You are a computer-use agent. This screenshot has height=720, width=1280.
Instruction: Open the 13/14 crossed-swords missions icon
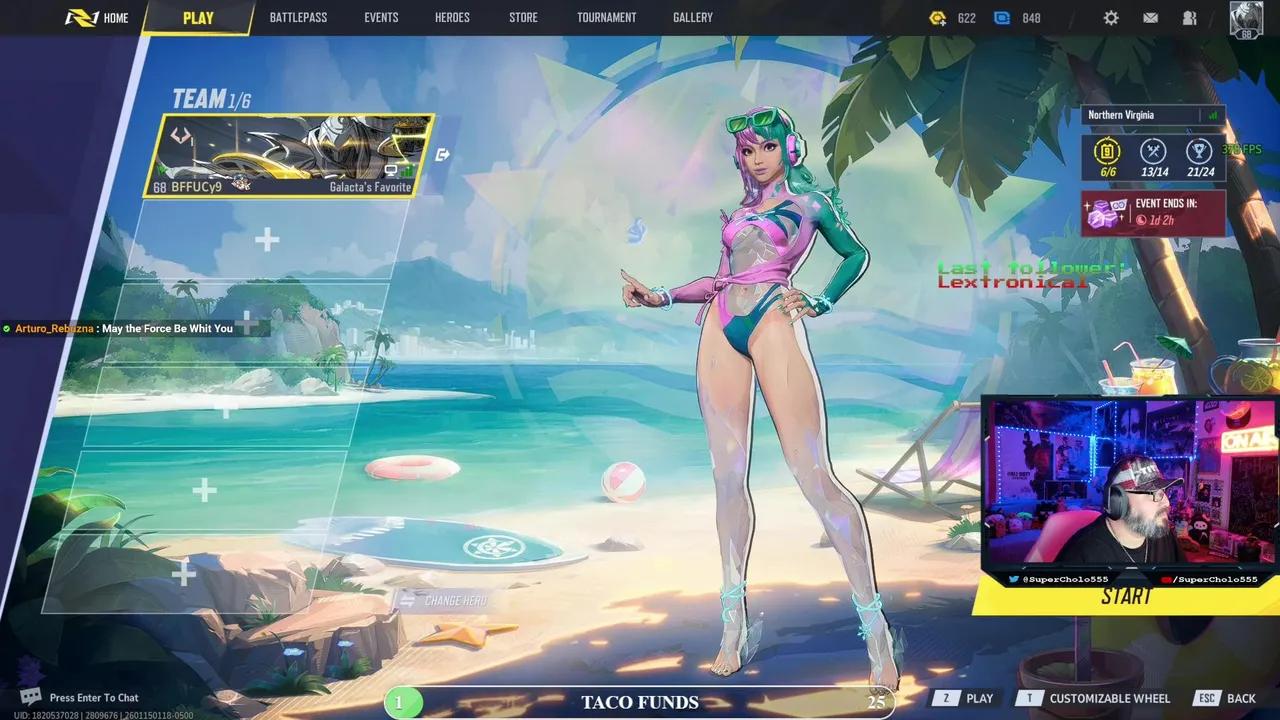point(1155,152)
